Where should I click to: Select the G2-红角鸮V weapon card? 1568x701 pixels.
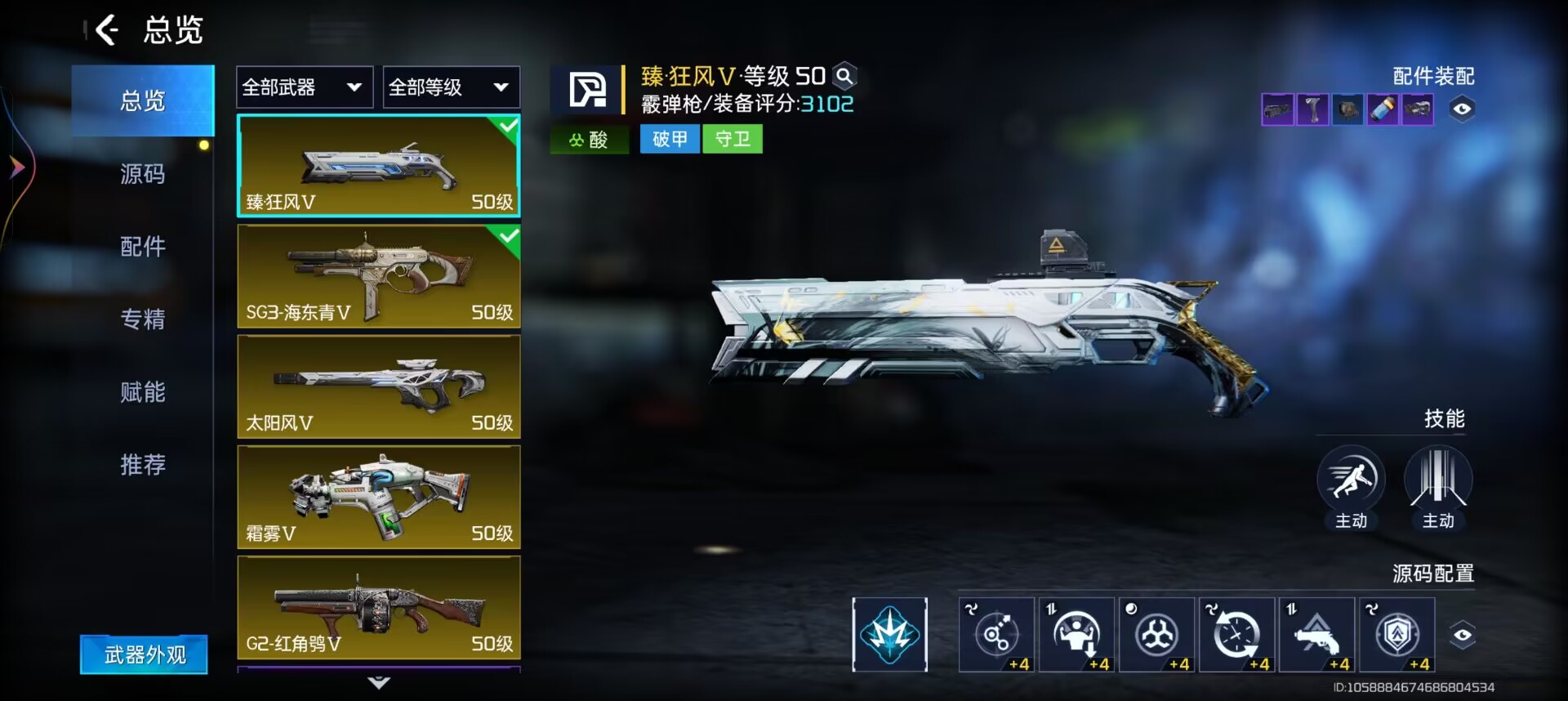[379, 607]
